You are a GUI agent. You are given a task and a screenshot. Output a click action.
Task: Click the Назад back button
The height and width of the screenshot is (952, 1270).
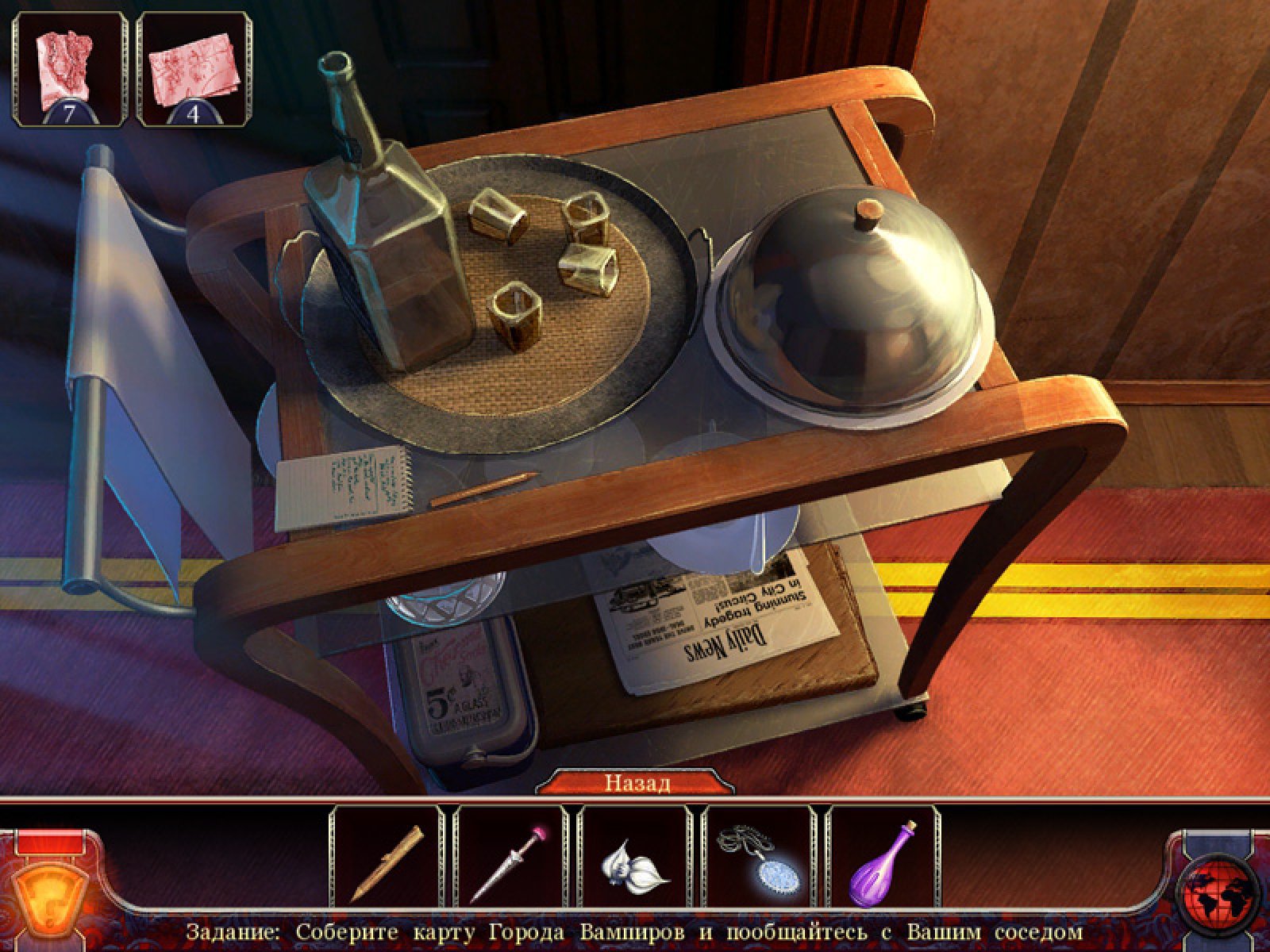637,783
